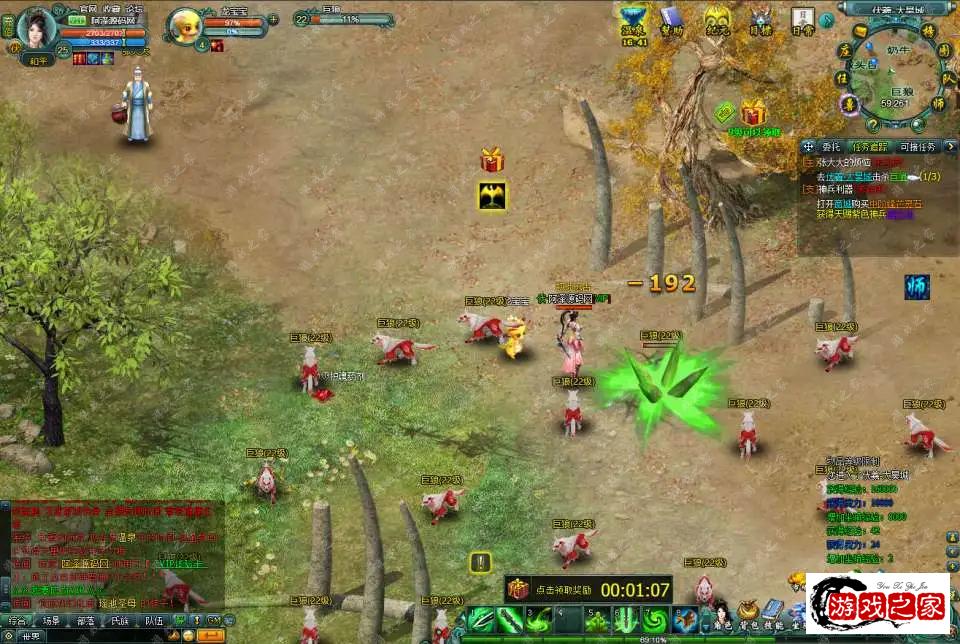Select the player character portrait
This screenshot has width=960, height=644.
coord(37,27)
